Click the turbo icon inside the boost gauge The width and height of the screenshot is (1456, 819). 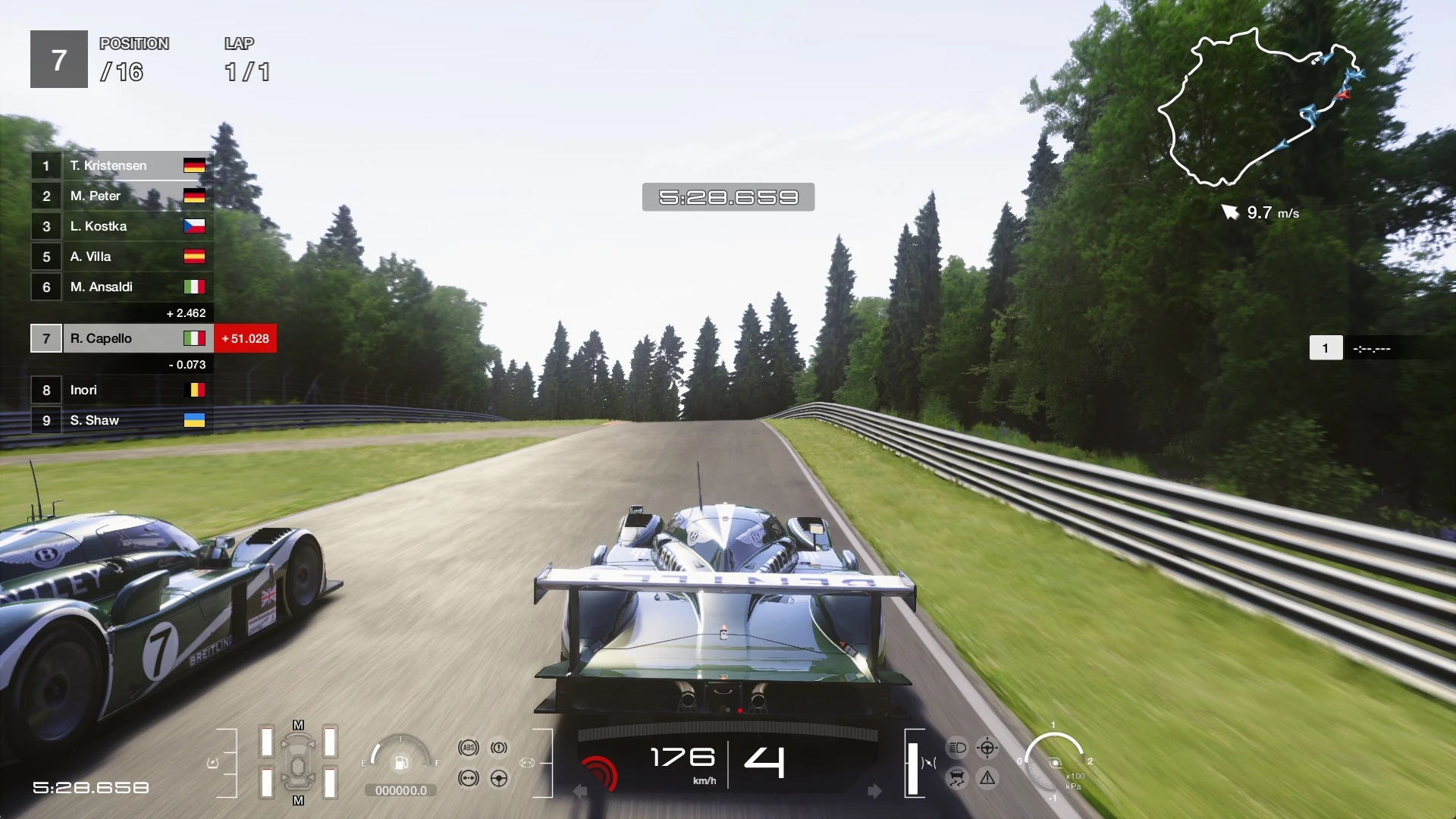click(x=1056, y=763)
